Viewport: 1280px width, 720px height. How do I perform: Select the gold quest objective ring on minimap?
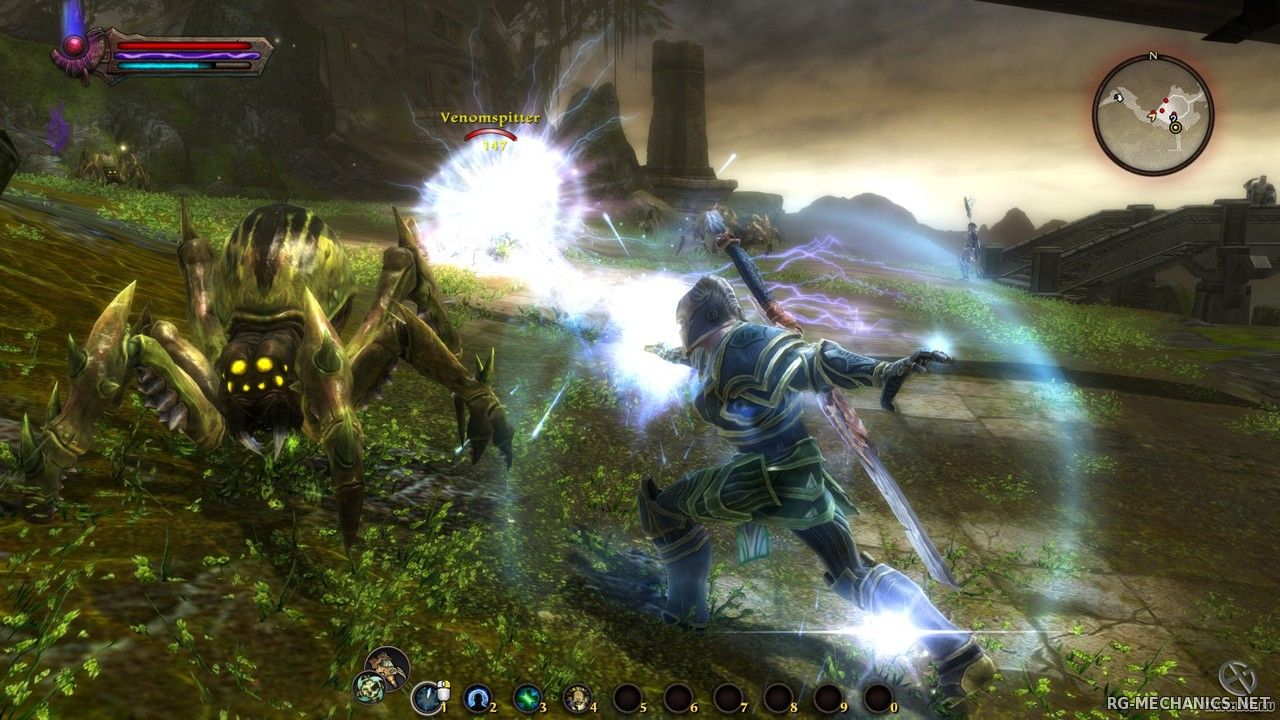(x=1174, y=127)
